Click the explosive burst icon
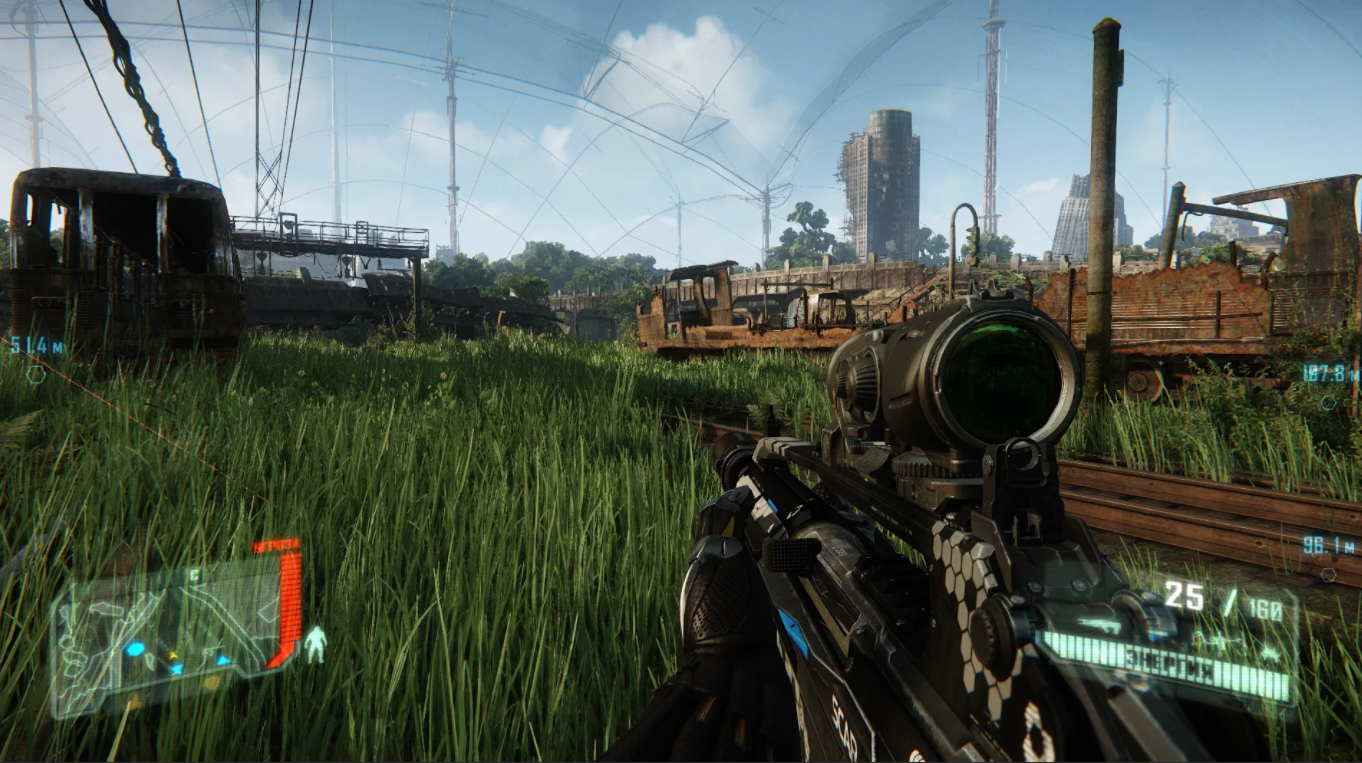Viewport: 1362px width, 763px height. pos(1270,651)
